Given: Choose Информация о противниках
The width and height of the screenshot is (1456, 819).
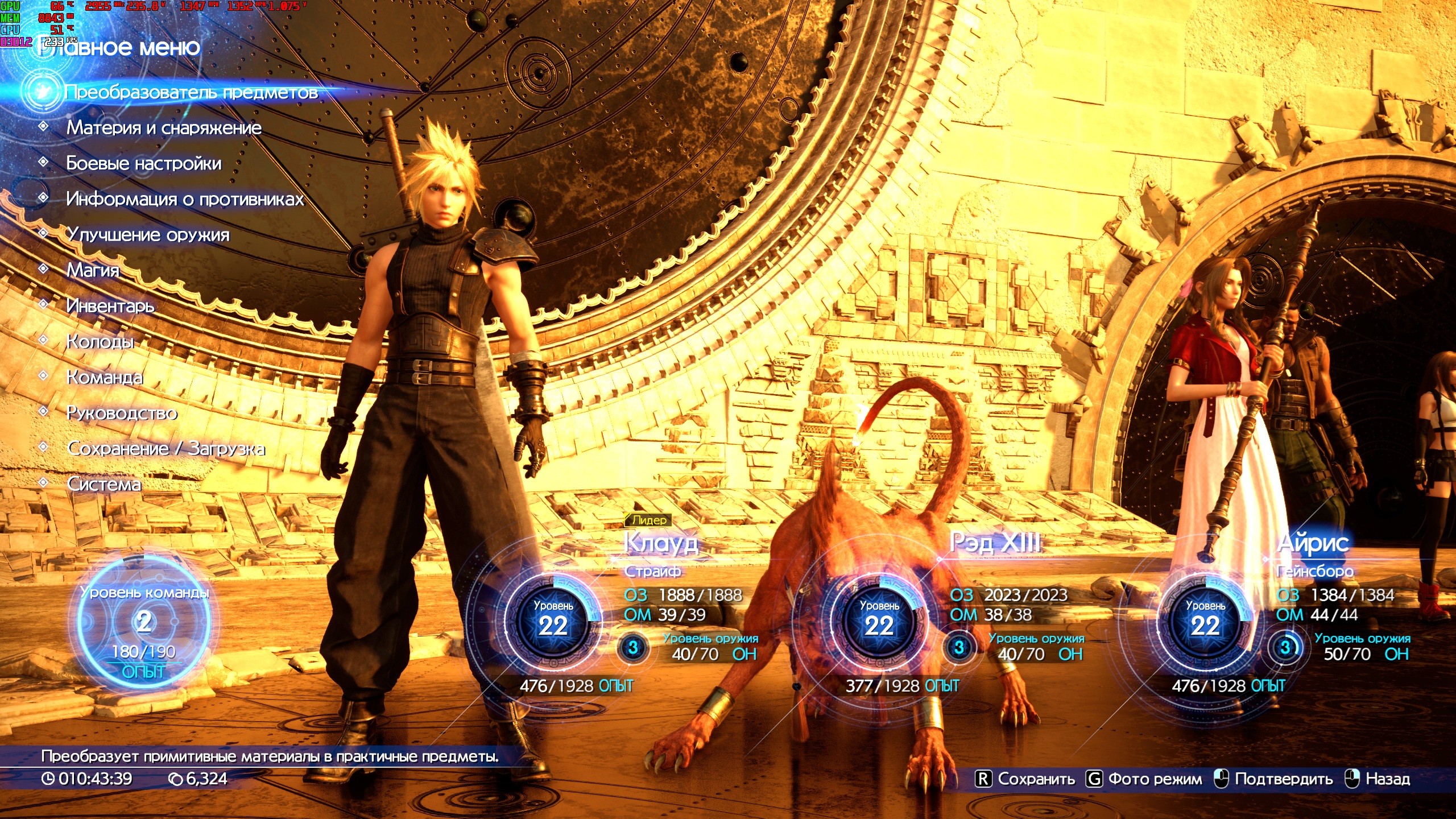Looking at the screenshot, I should click(x=185, y=199).
